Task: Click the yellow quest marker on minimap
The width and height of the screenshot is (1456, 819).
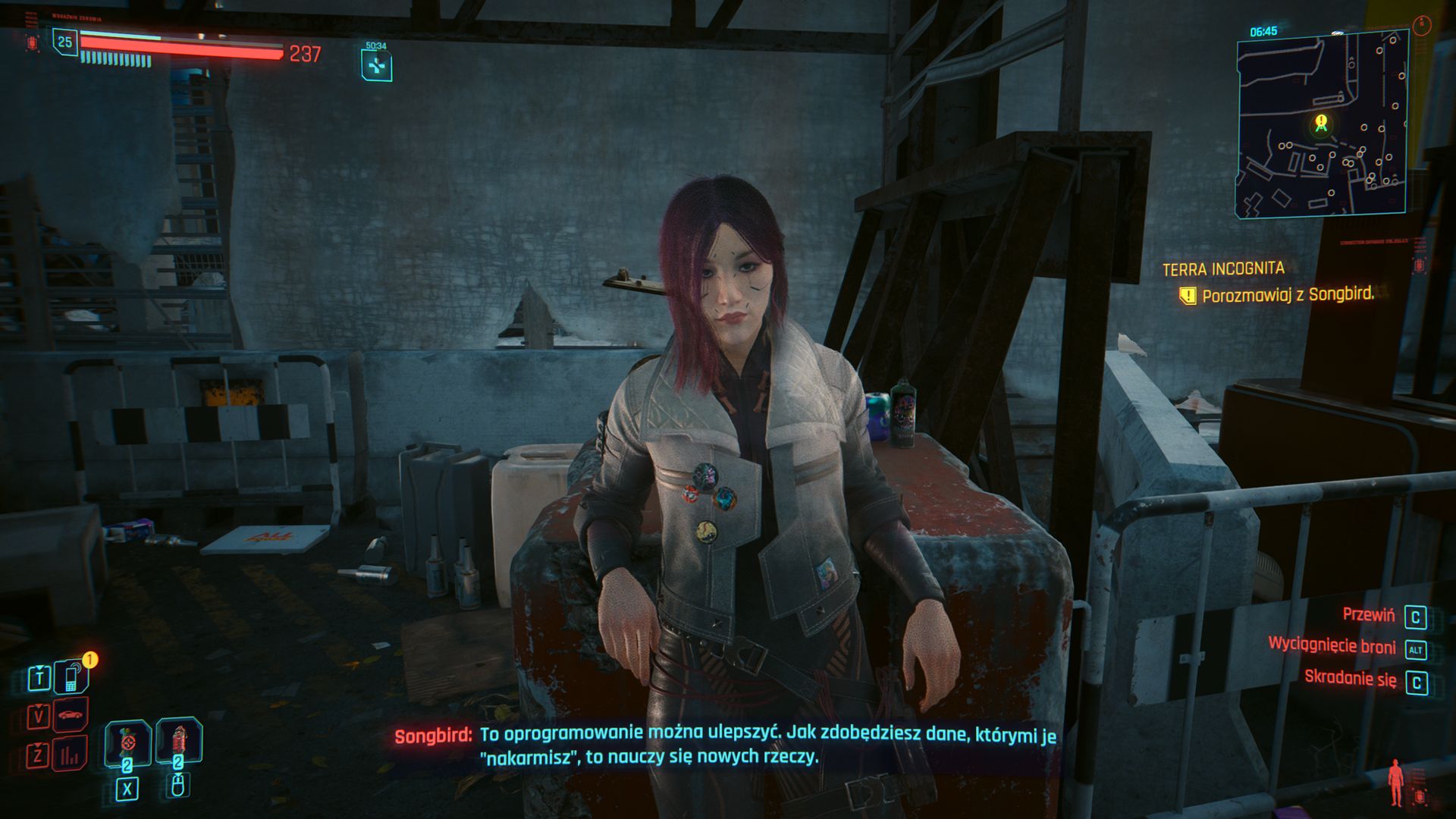Action: tap(1321, 122)
